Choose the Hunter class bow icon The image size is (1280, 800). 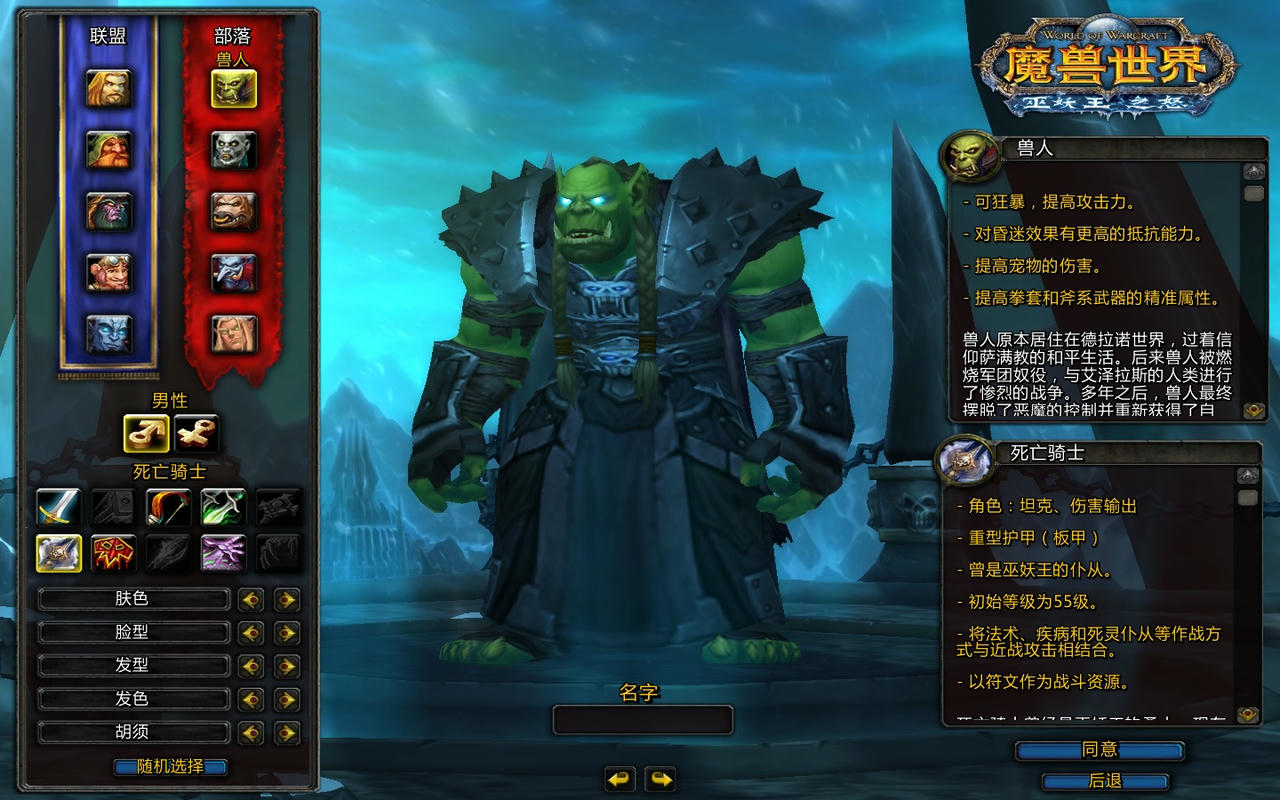click(168, 508)
